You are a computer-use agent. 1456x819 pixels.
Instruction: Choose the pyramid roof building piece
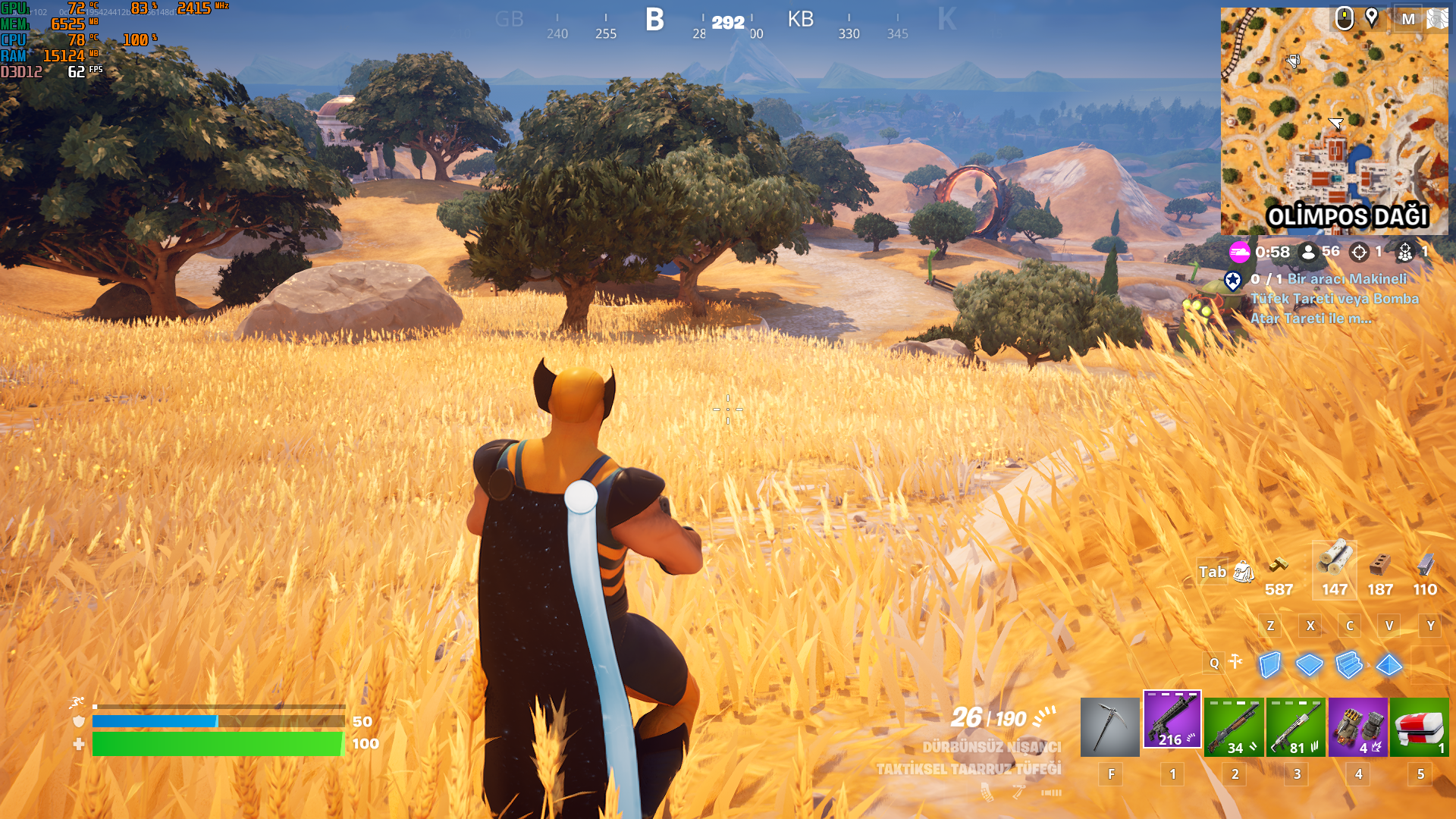coord(1389,665)
